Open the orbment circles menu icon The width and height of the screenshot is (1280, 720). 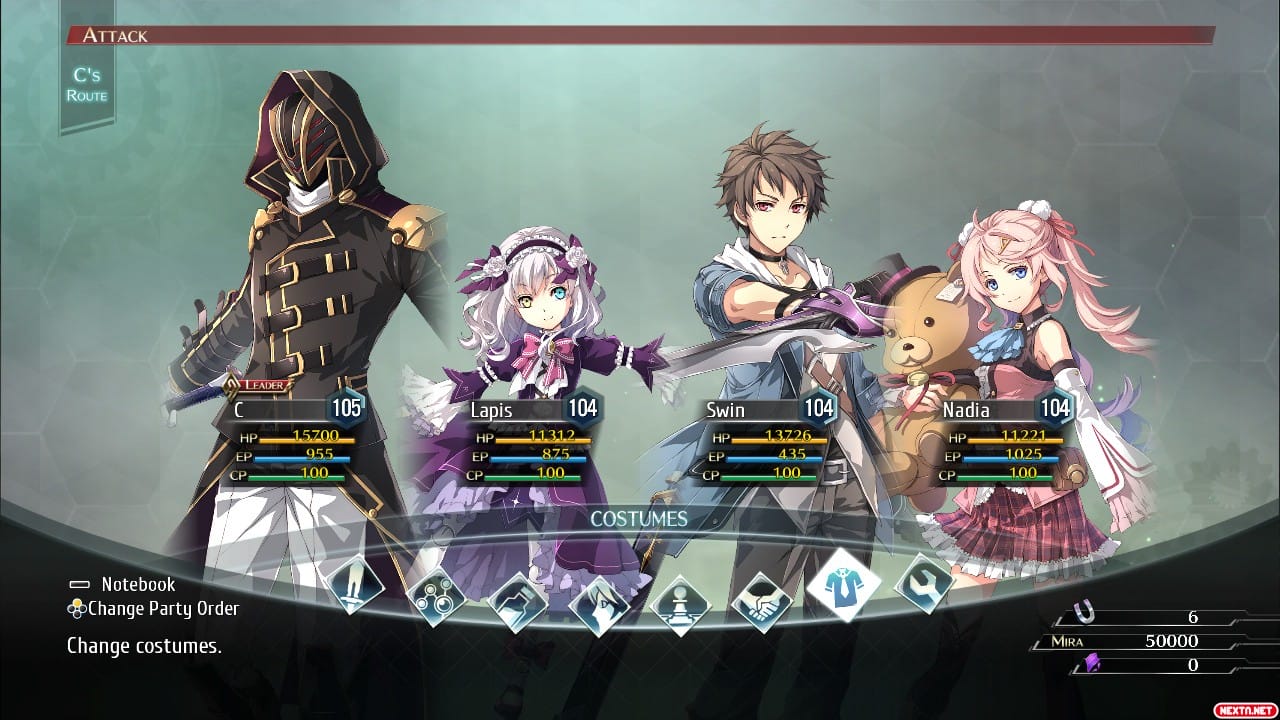coord(437,596)
